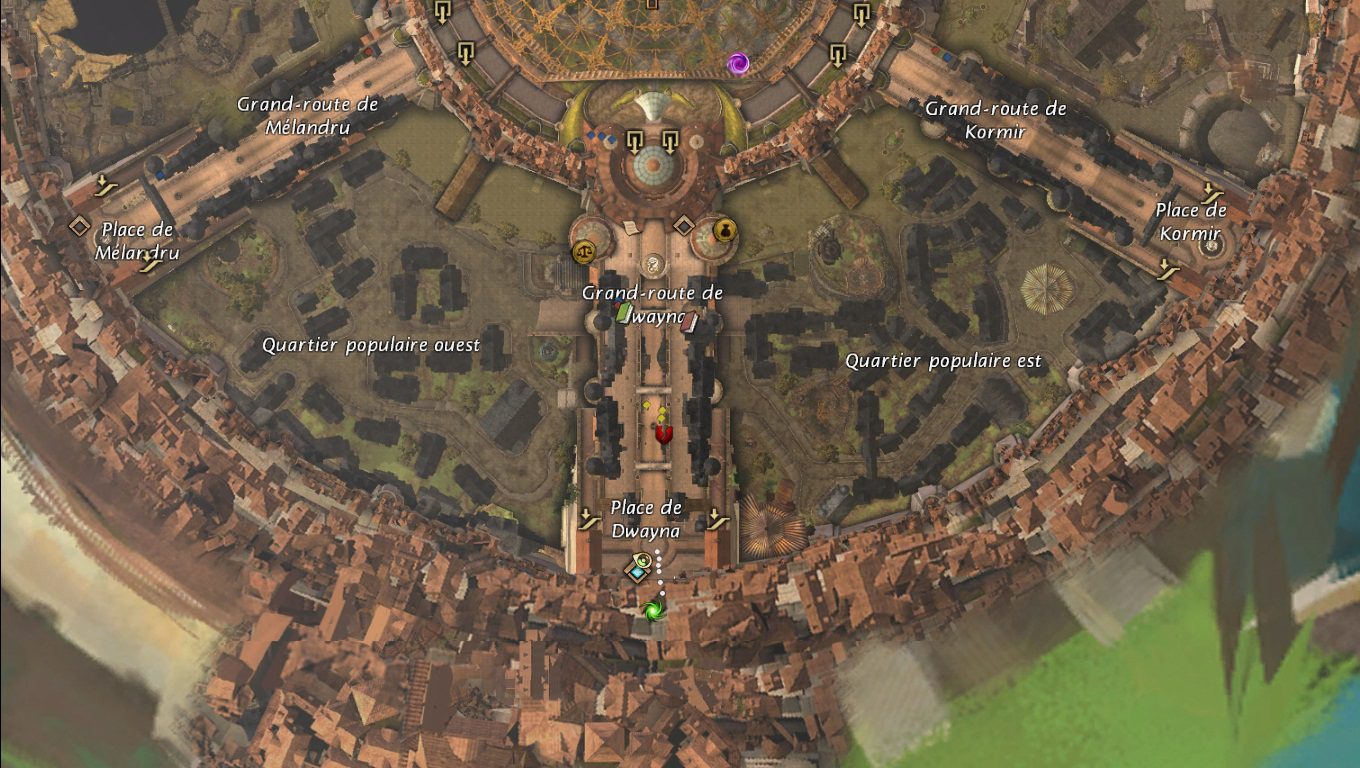1360x768 pixels.
Task: Click the red player position marker
Action: click(663, 433)
